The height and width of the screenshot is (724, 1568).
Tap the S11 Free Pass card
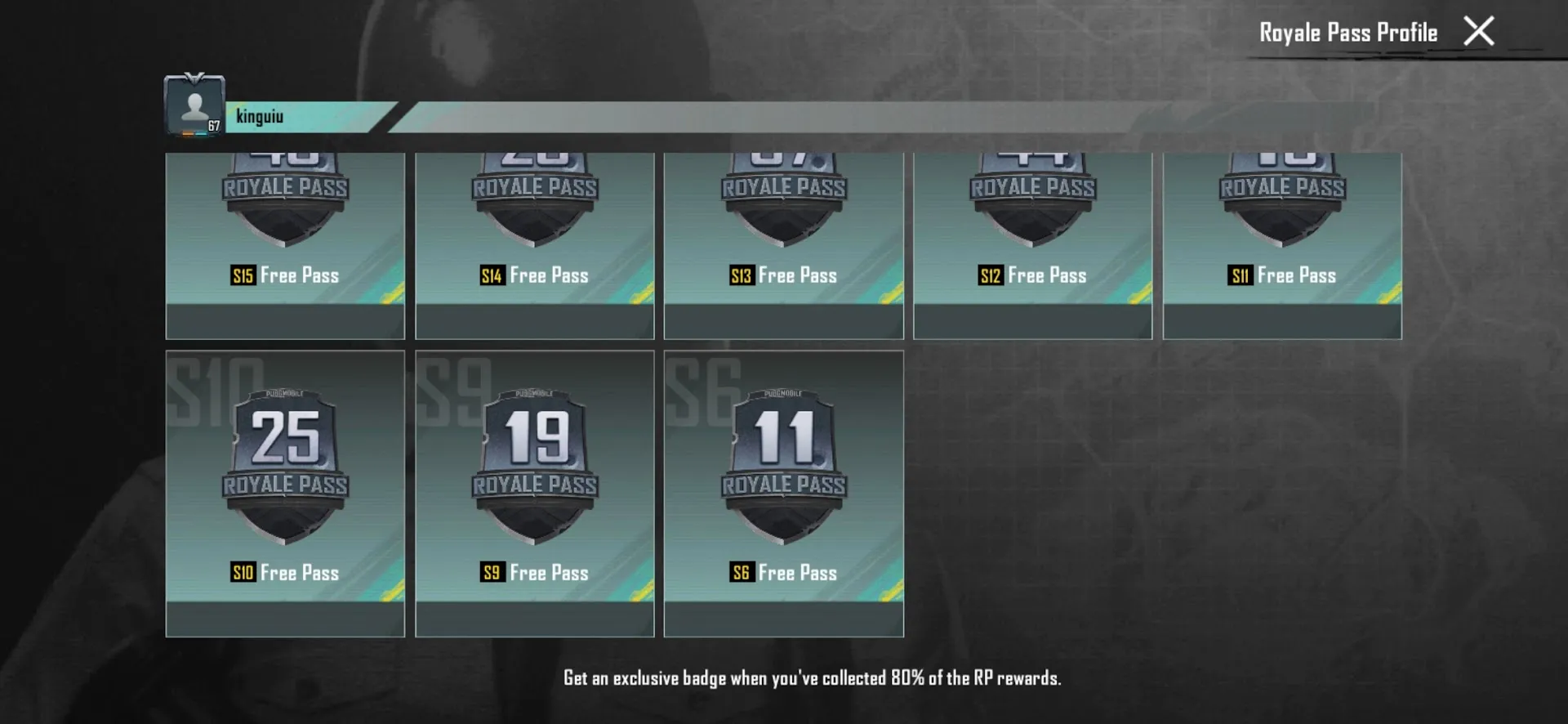(x=1282, y=245)
